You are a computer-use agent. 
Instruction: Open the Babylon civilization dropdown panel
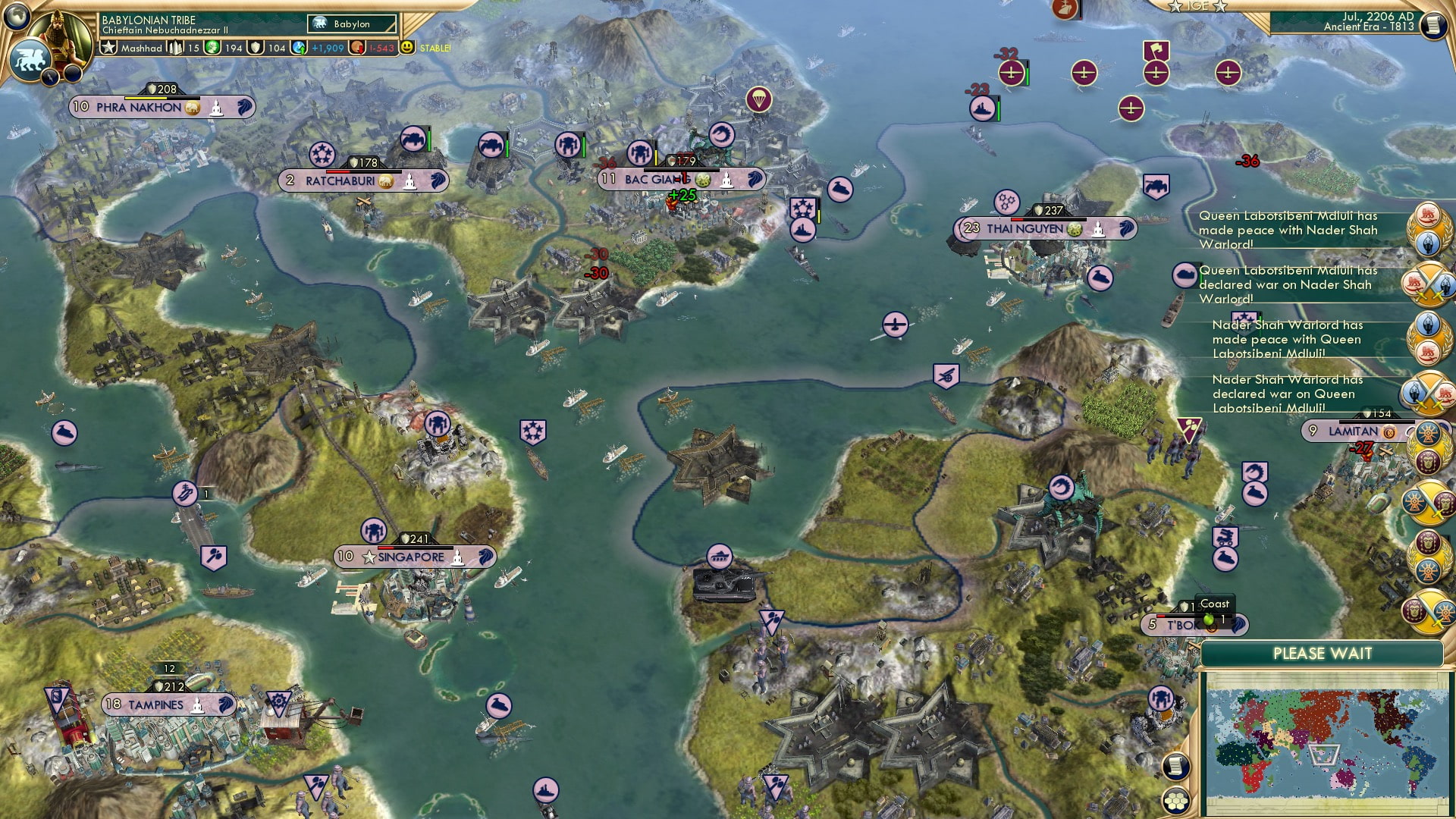tap(351, 24)
